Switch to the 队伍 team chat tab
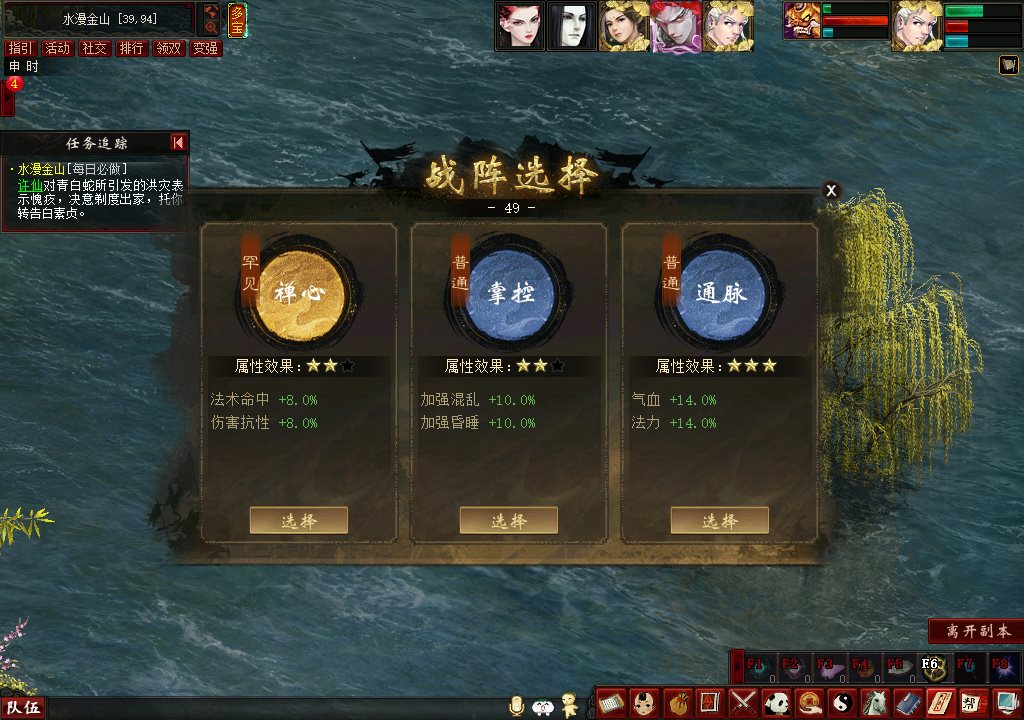 click(x=24, y=708)
